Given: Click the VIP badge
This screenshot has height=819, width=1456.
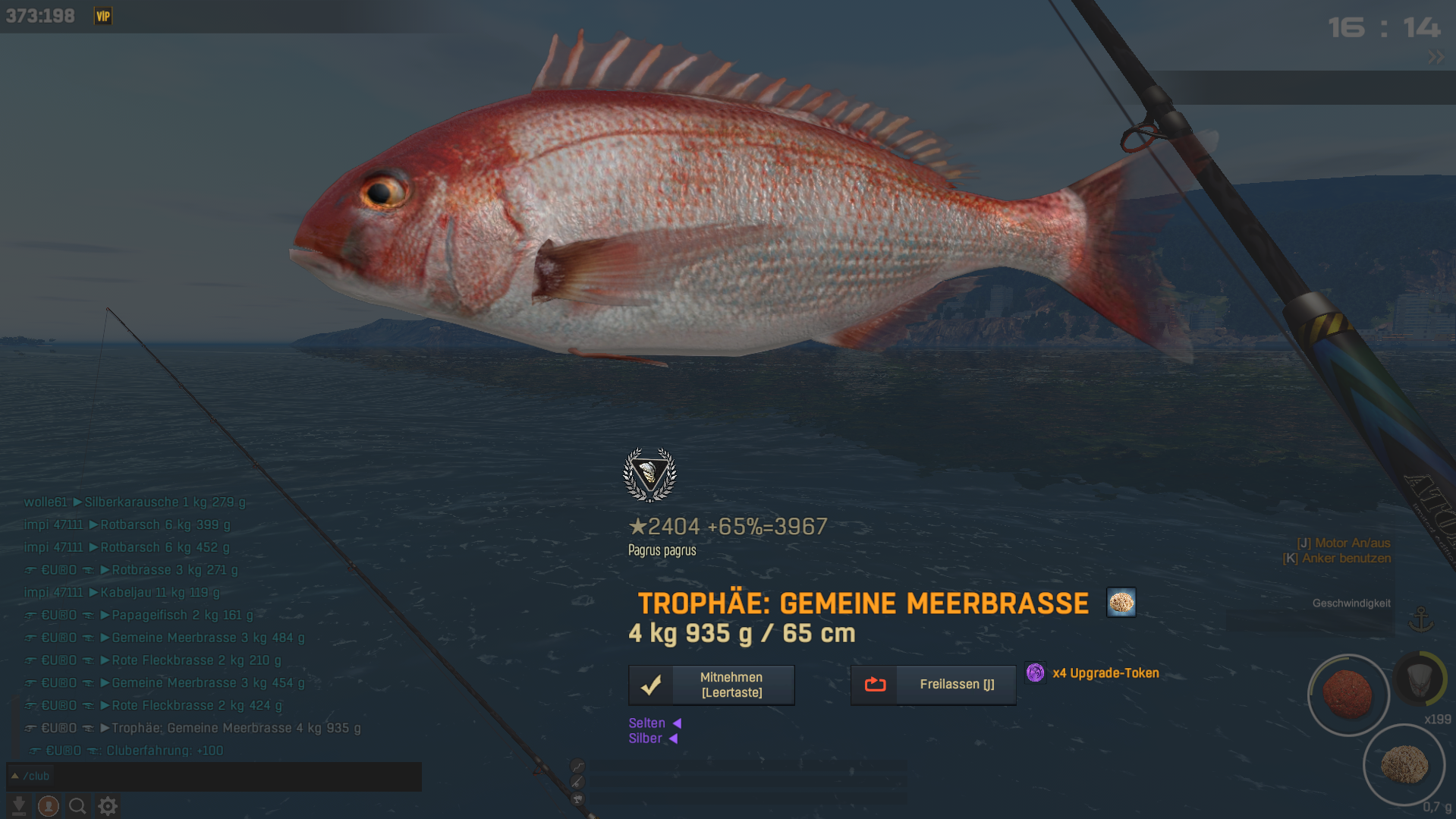Looking at the screenshot, I should (102, 16).
